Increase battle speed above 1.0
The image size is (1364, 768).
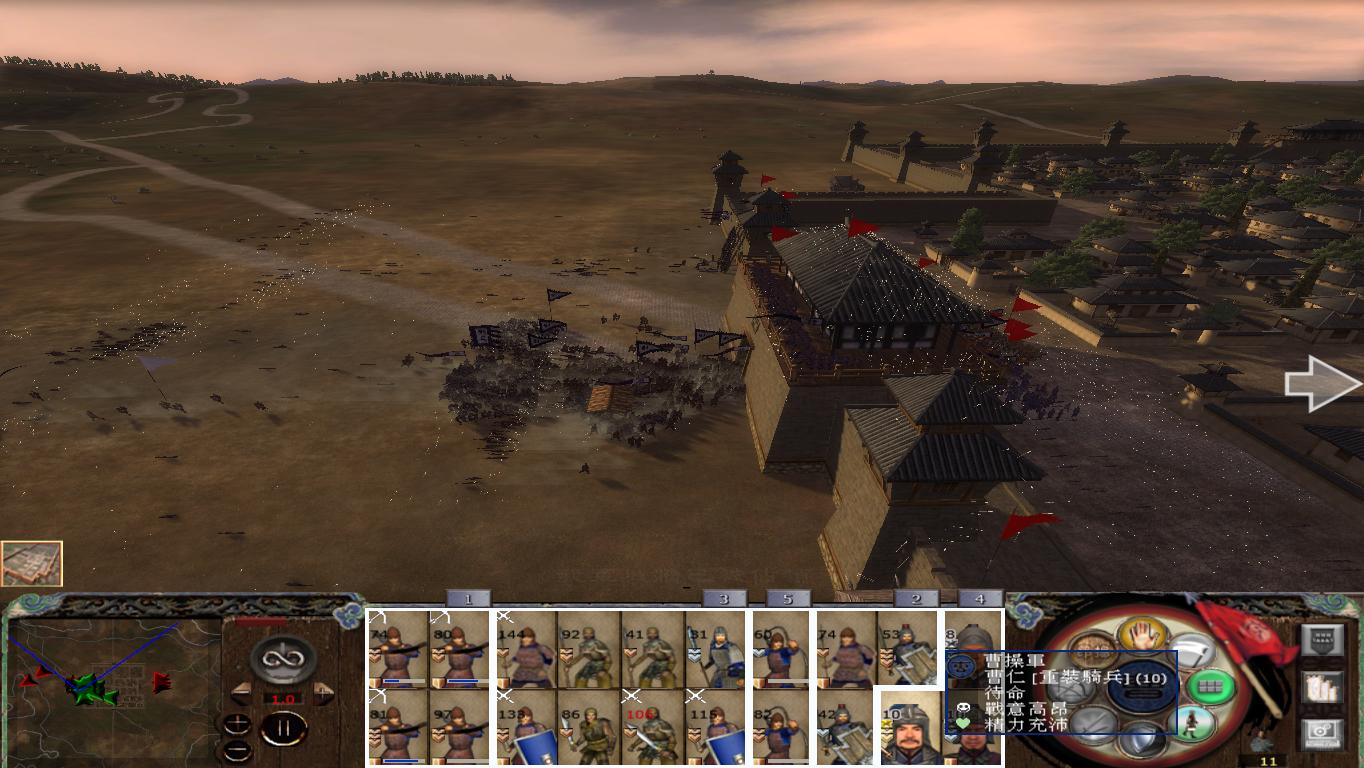(322, 692)
